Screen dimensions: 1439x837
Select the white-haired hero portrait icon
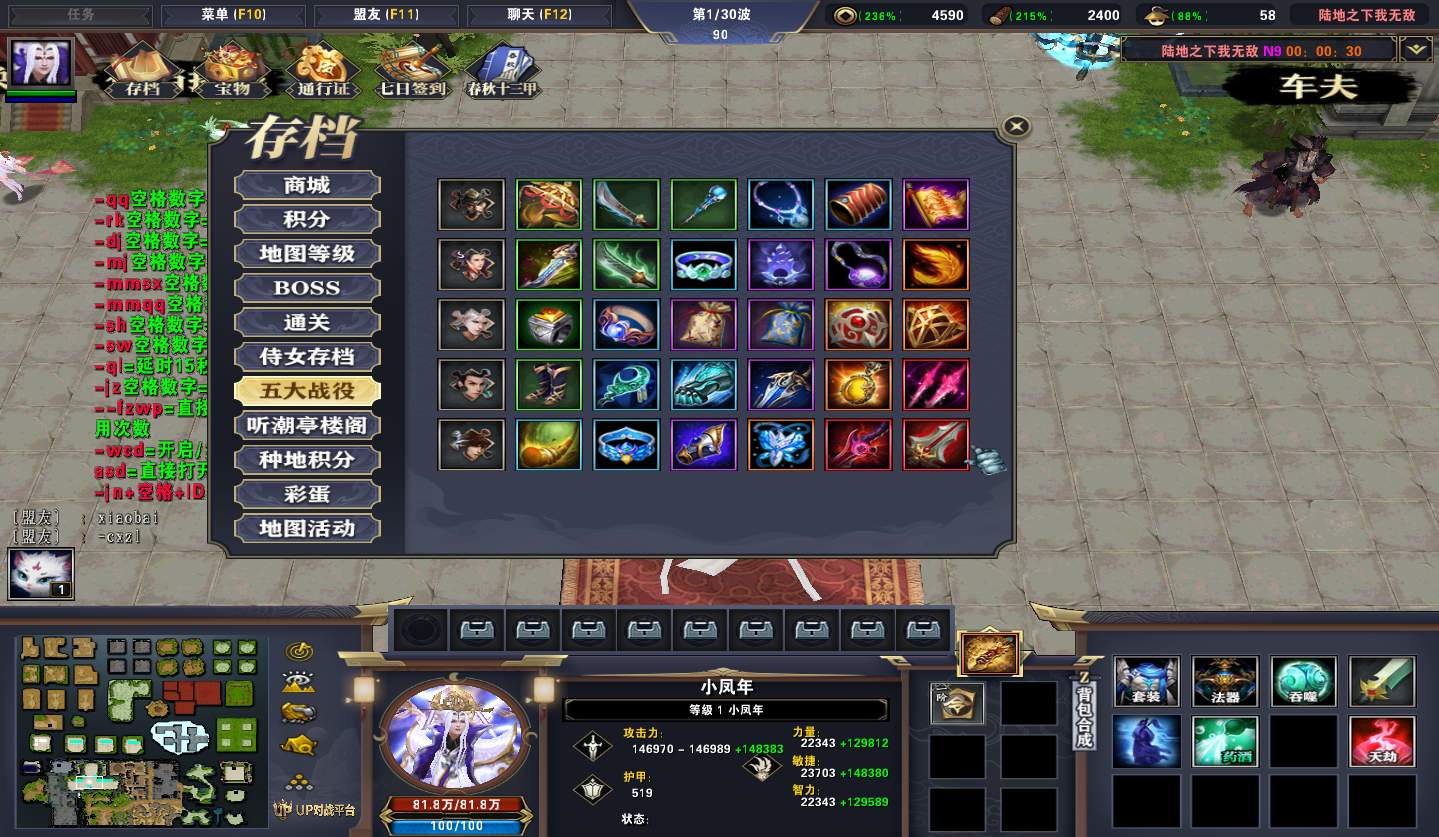click(x=41, y=64)
